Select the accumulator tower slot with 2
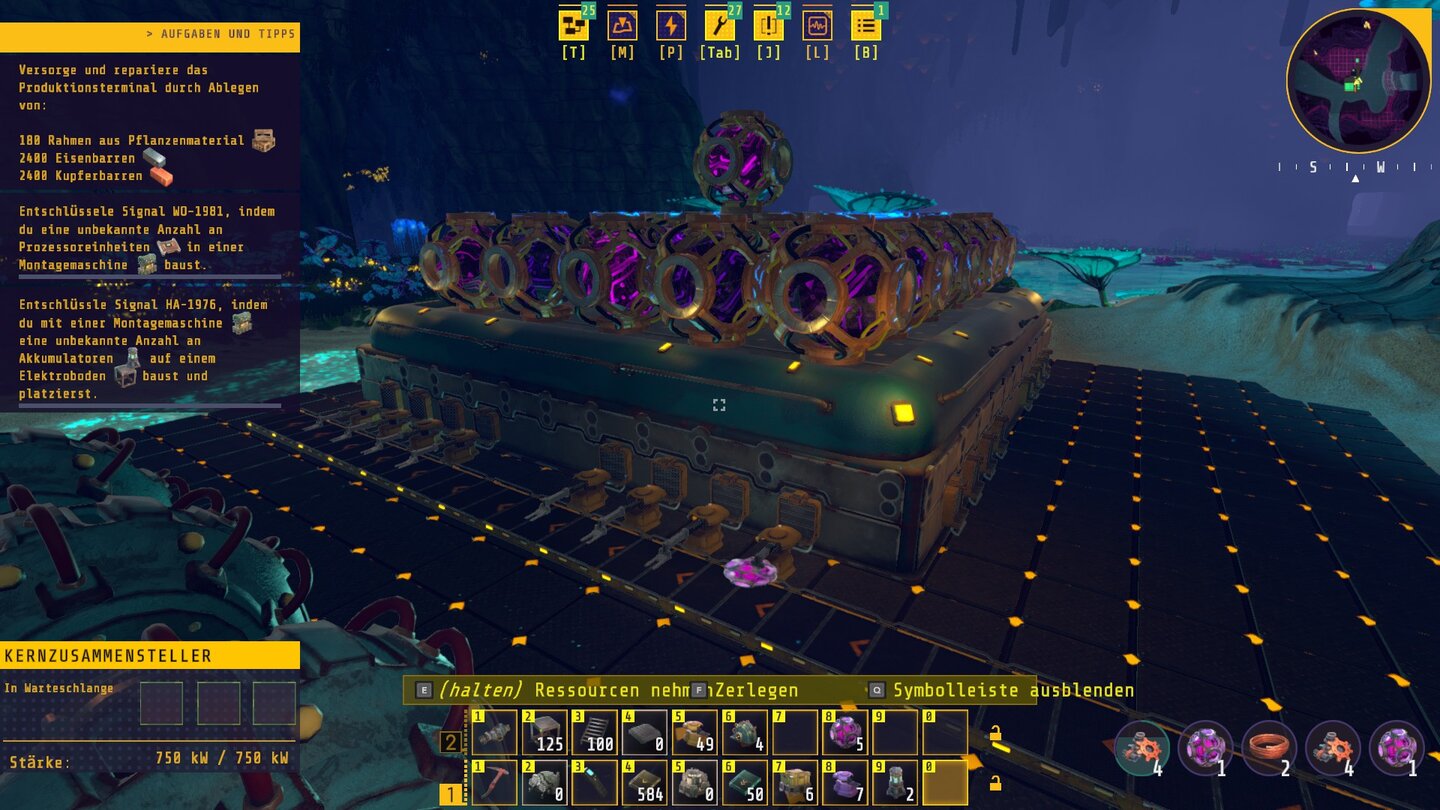 [x=895, y=782]
